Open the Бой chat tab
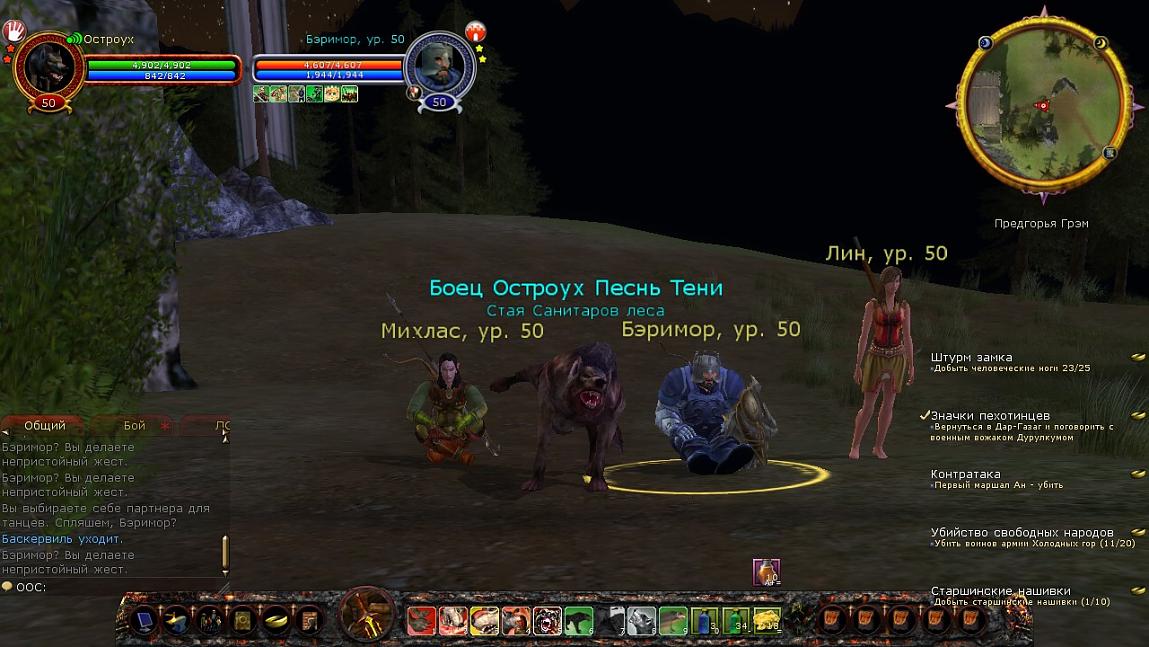This screenshot has height=647, width=1149. pyautogui.click(x=134, y=425)
